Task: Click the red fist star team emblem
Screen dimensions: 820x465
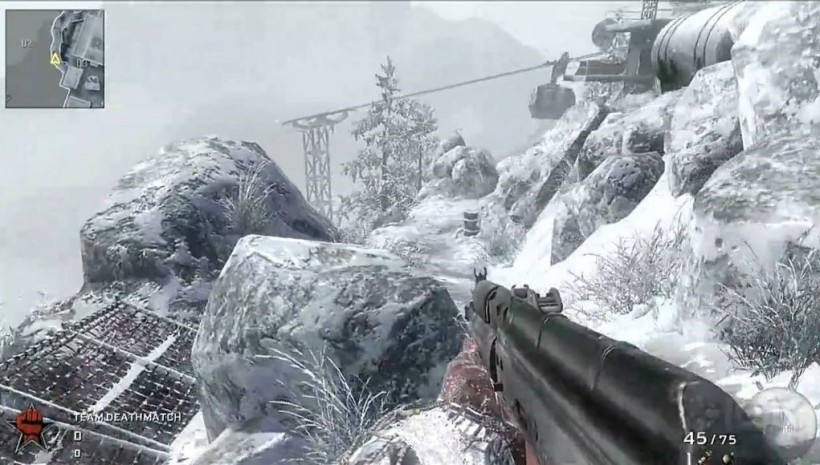Action: pyautogui.click(x=30, y=425)
